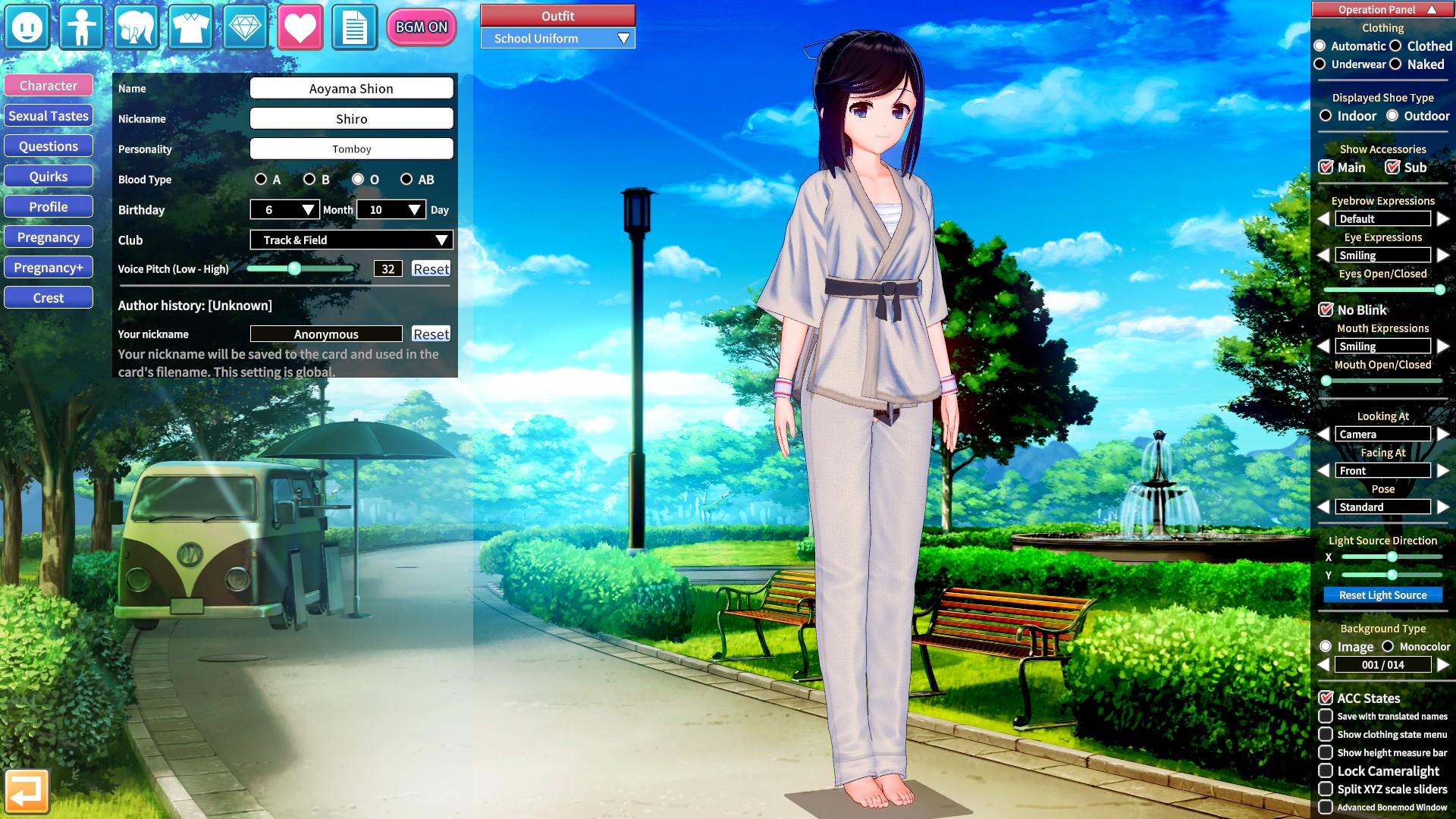The width and height of the screenshot is (1456, 819).
Task: Open the Track & Field club dropdown
Action: click(x=351, y=240)
